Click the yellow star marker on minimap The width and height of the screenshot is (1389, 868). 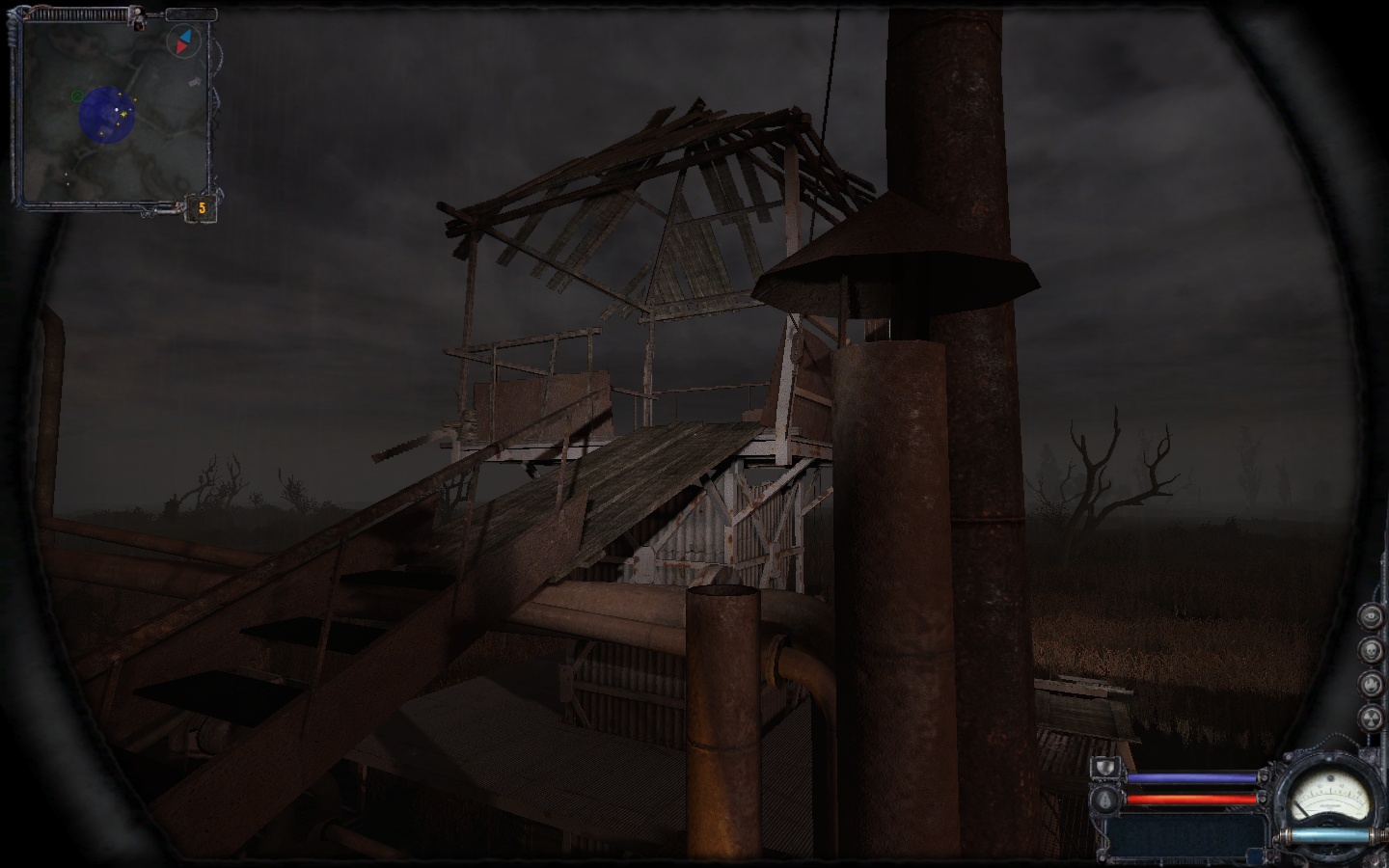pyautogui.click(x=123, y=115)
